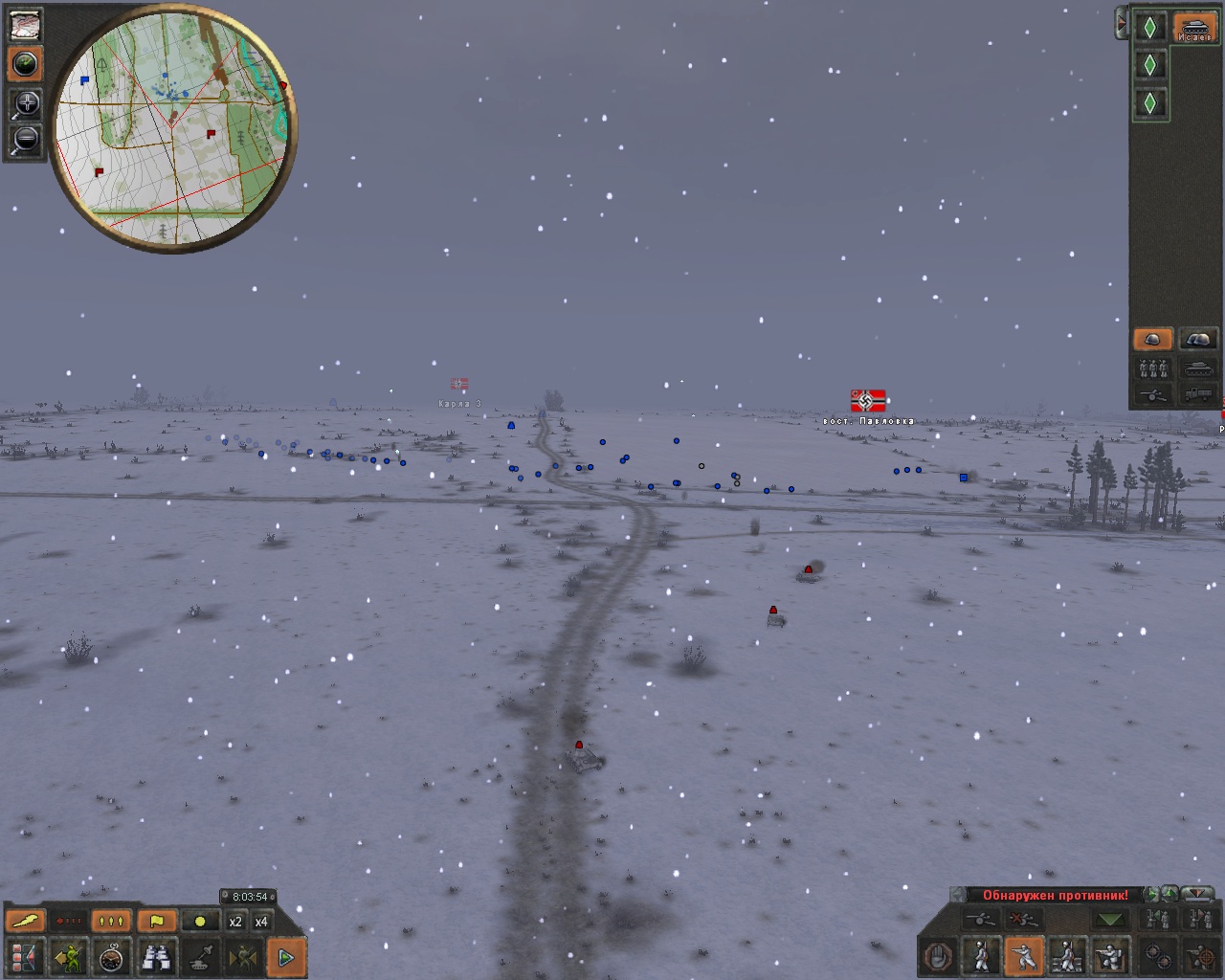Image resolution: width=1225 pixels, height=980 pixels.
Task: Toggle the yellow flag button
Action: [x=156, y=922]
